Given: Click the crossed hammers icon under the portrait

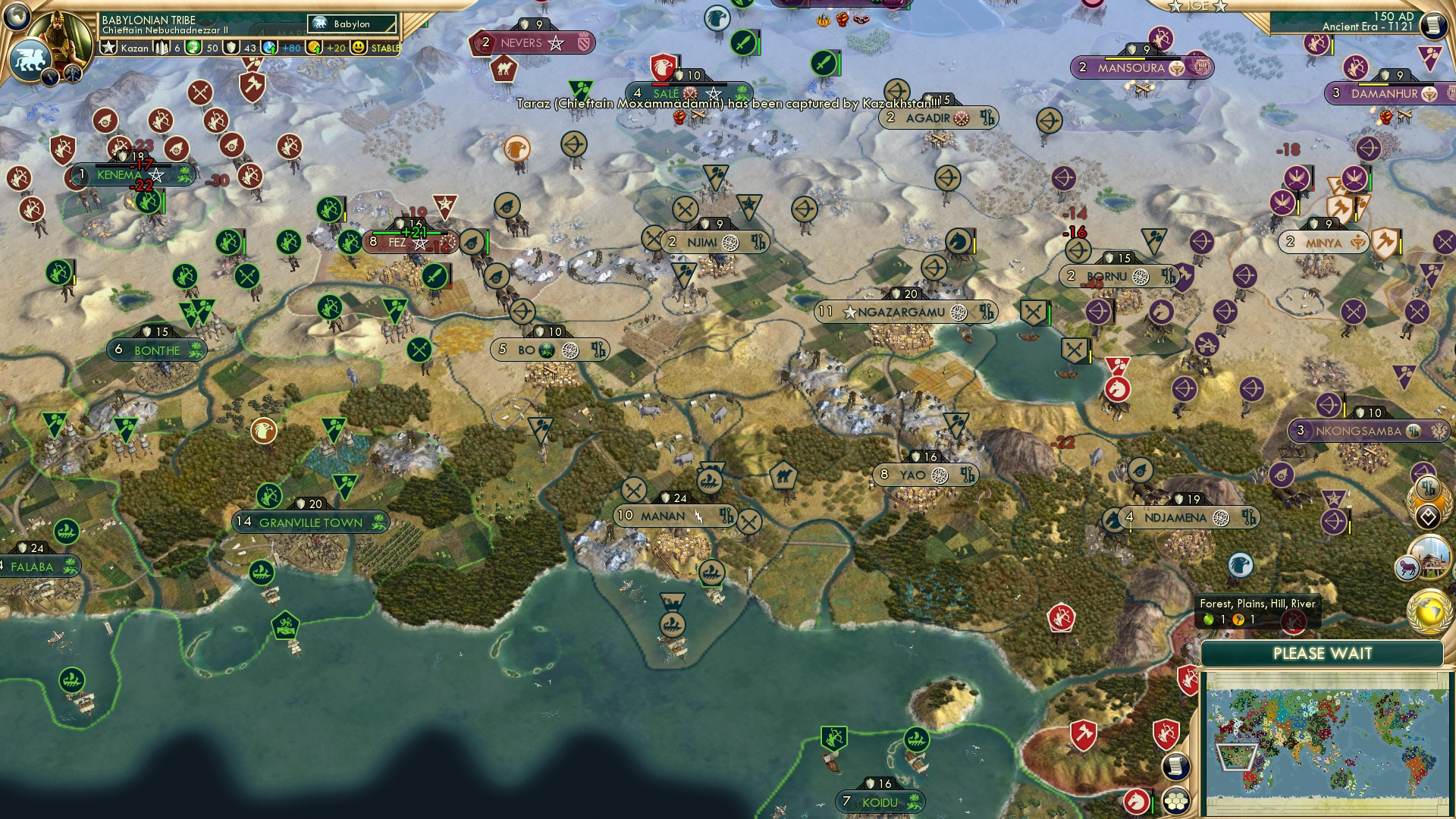Looking at the screenshot, I should [73, 74].
